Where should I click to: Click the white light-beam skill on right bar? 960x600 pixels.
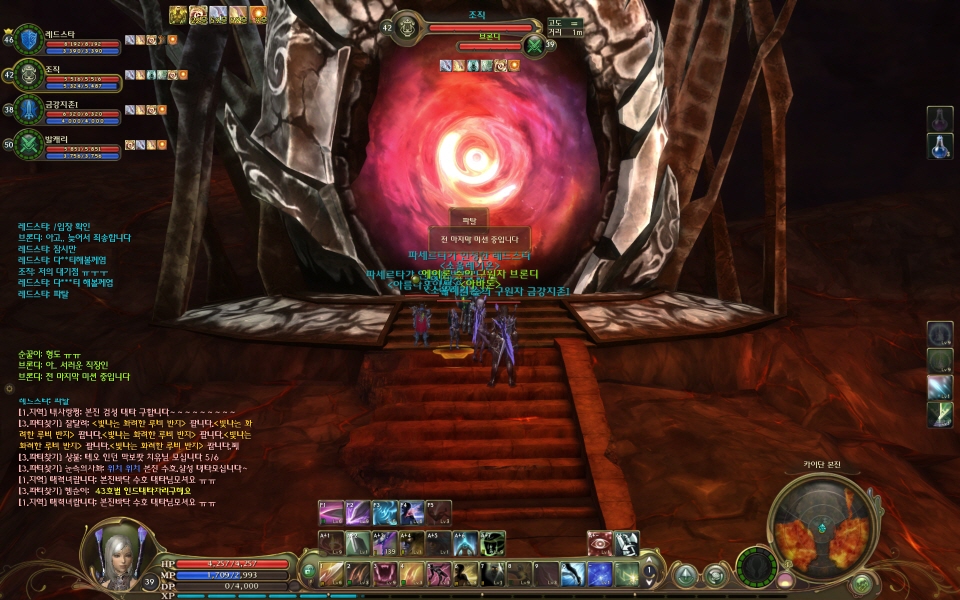940,387
